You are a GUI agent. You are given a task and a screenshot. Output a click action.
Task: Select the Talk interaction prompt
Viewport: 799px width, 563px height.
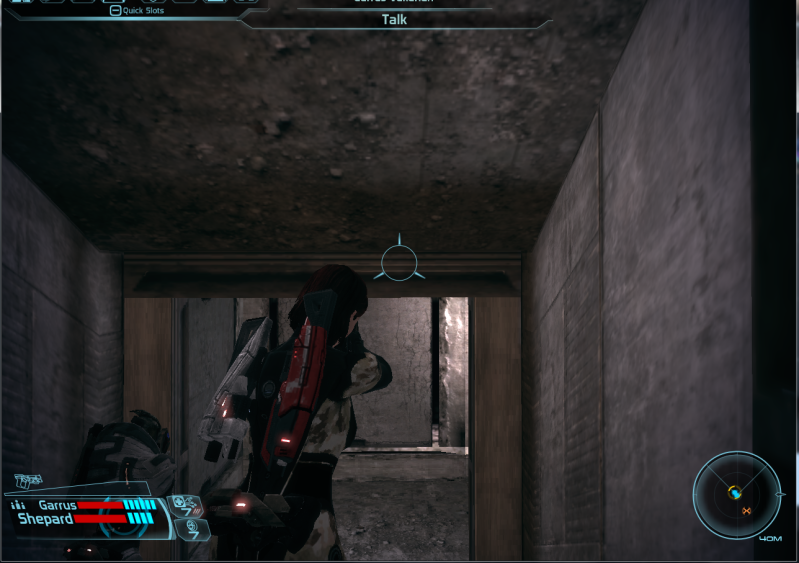394,19
